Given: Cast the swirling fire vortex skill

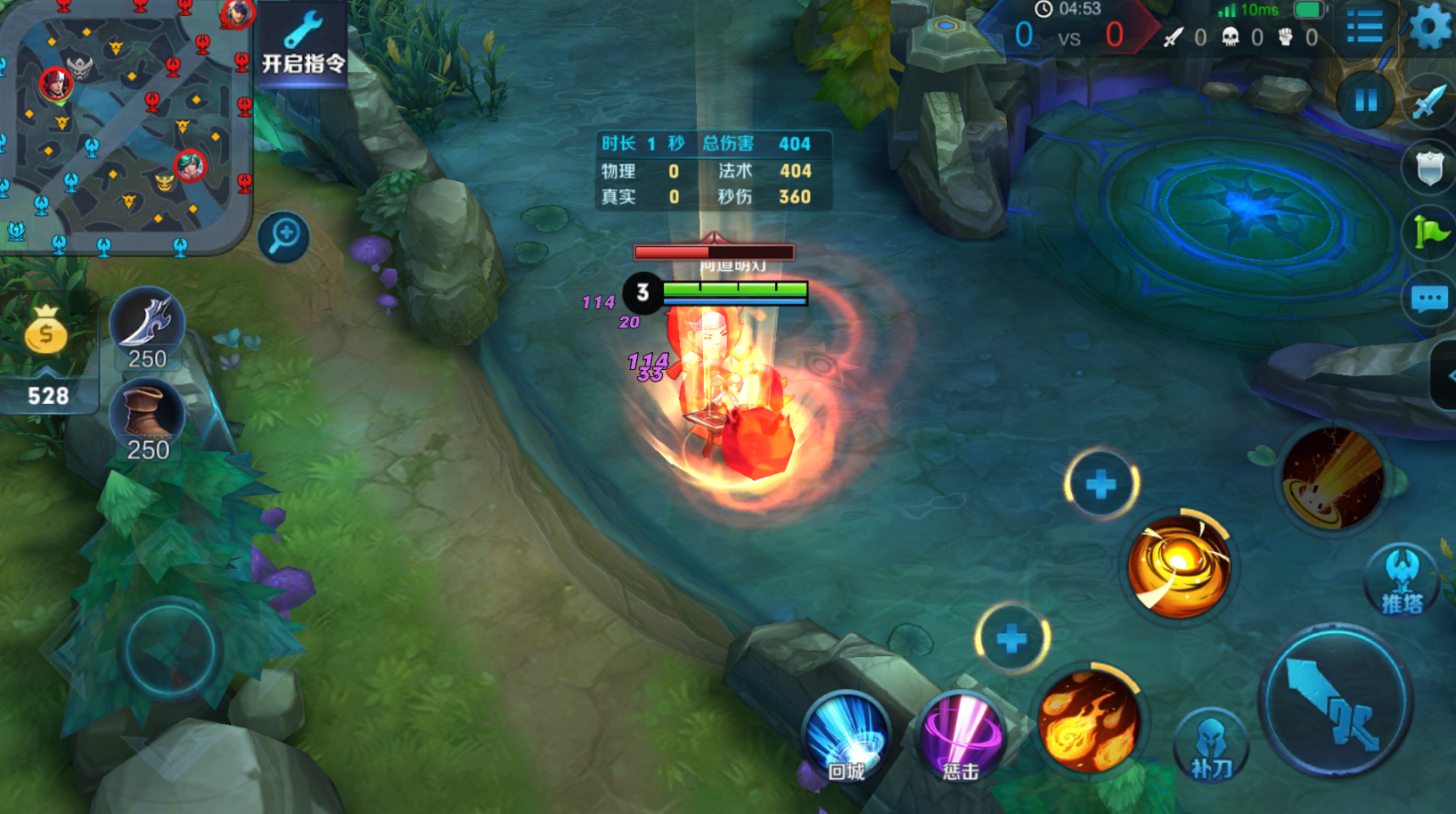Looking at the screenshot, I should (1178, 566).
